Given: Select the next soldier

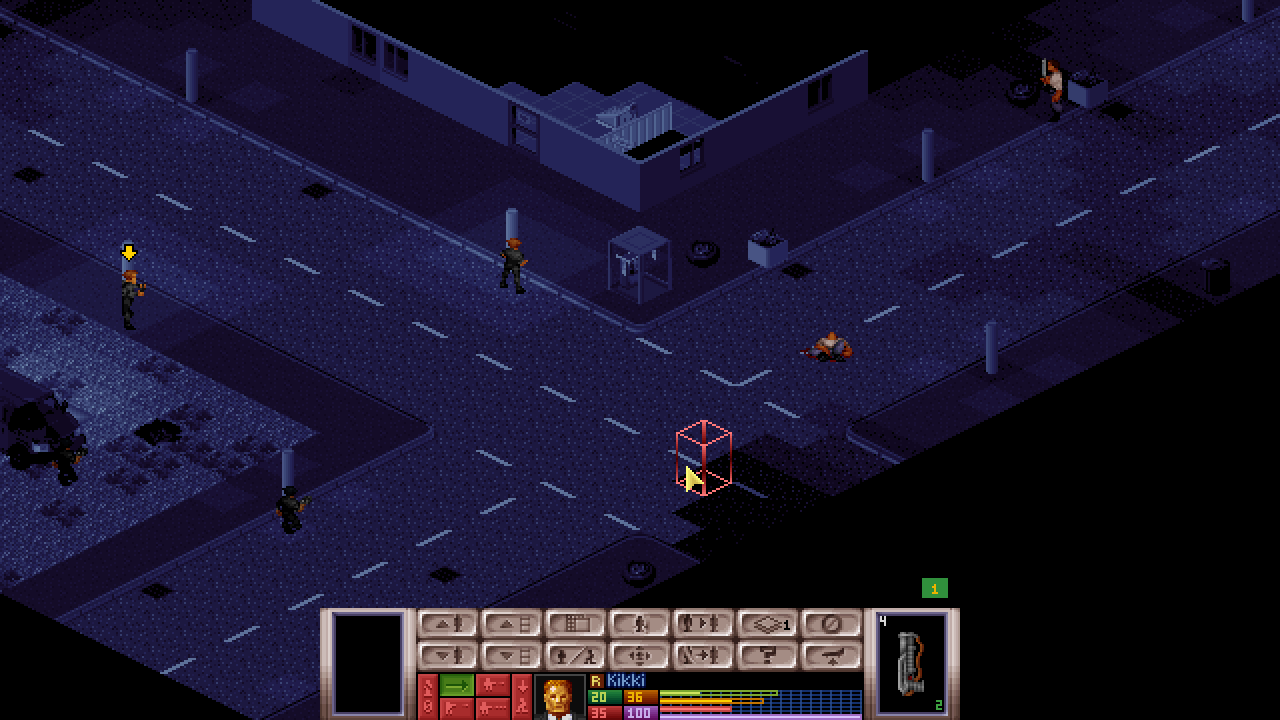Looking at the screenshot, I should pyautogui.click(x=703, y=624).
